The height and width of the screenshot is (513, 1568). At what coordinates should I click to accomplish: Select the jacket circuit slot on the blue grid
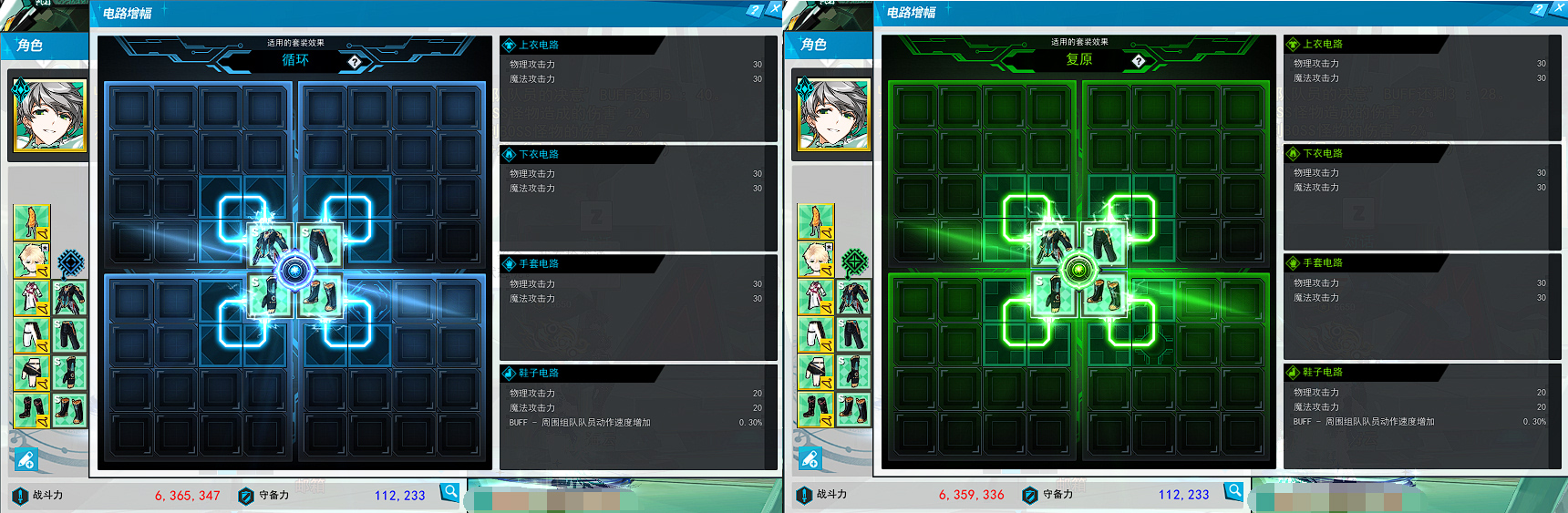[271, 246]
